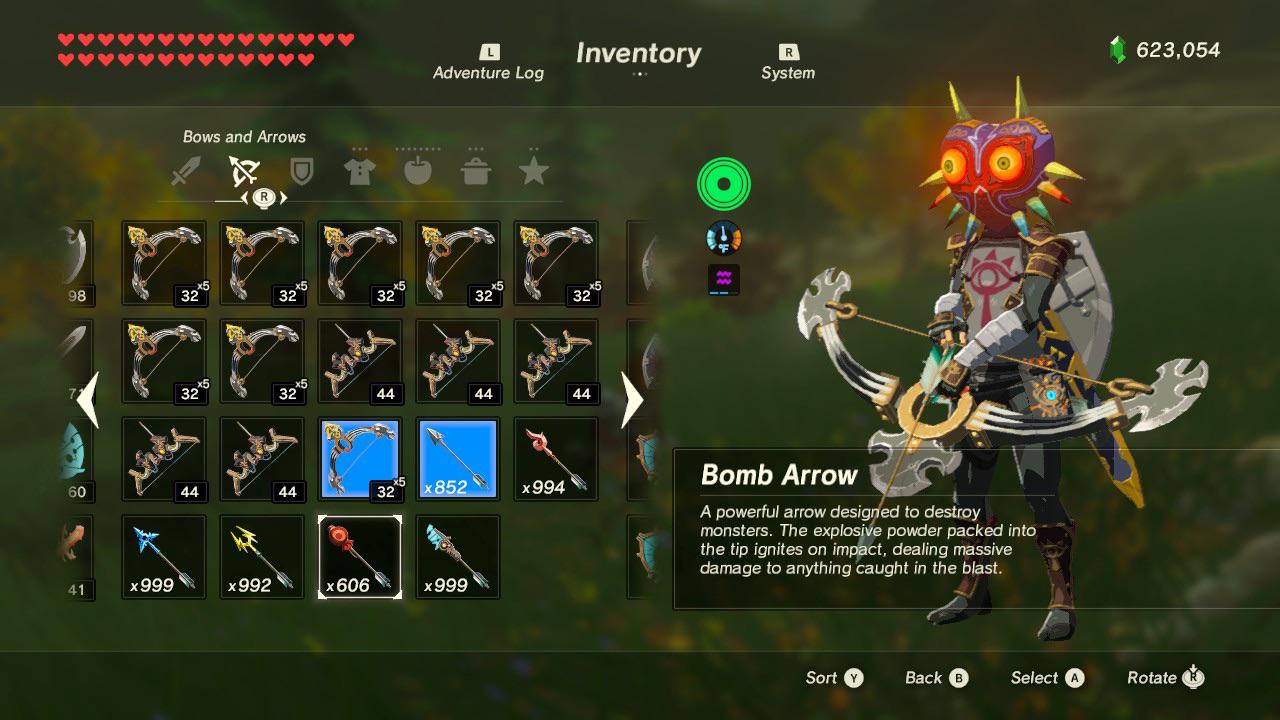1280x720 pixels.
Task: Sort the inventory with Sort Y
Action: pos(834,677)
